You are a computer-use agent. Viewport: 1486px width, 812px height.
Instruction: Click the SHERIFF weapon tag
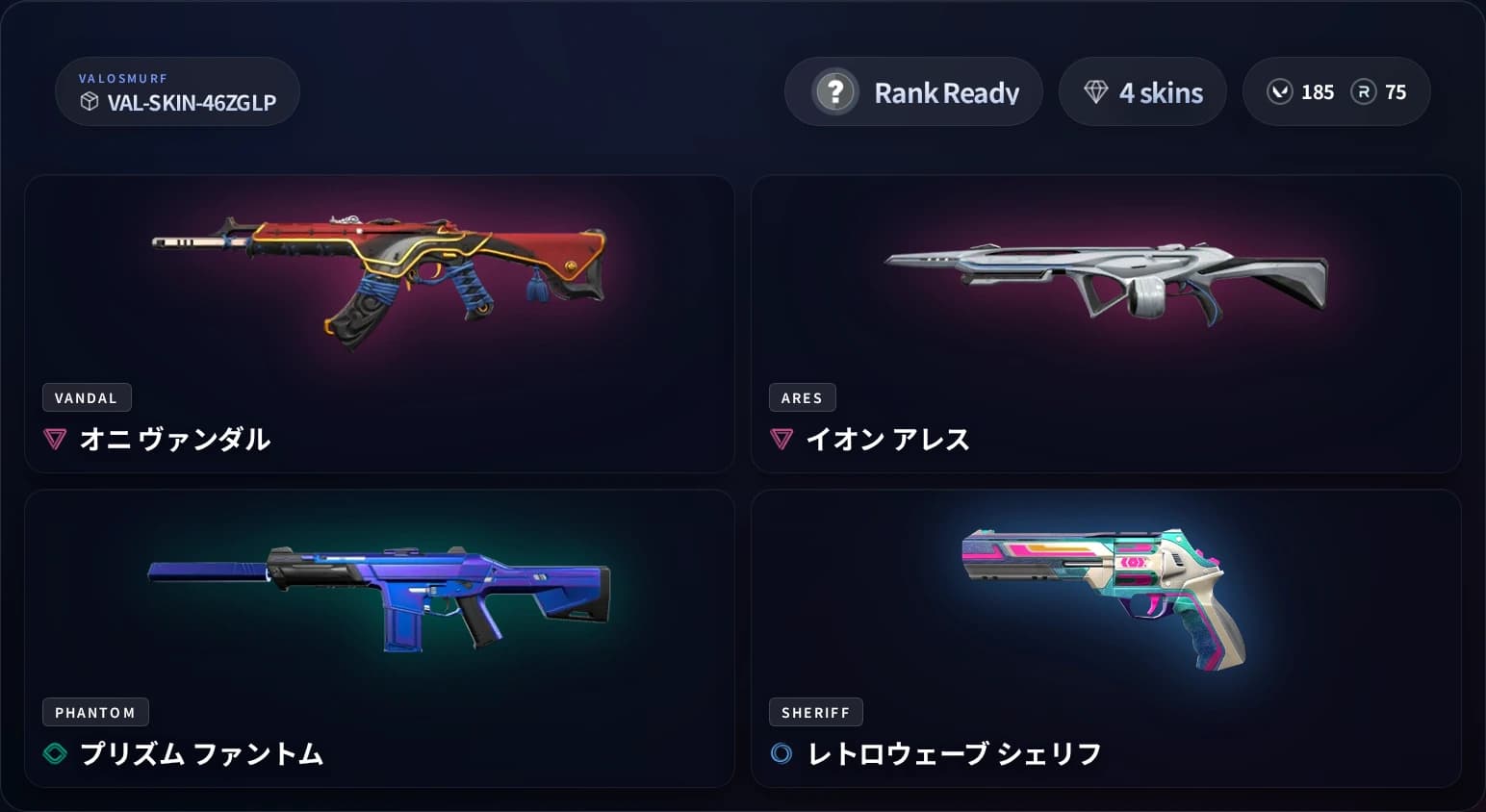point(816,712)
